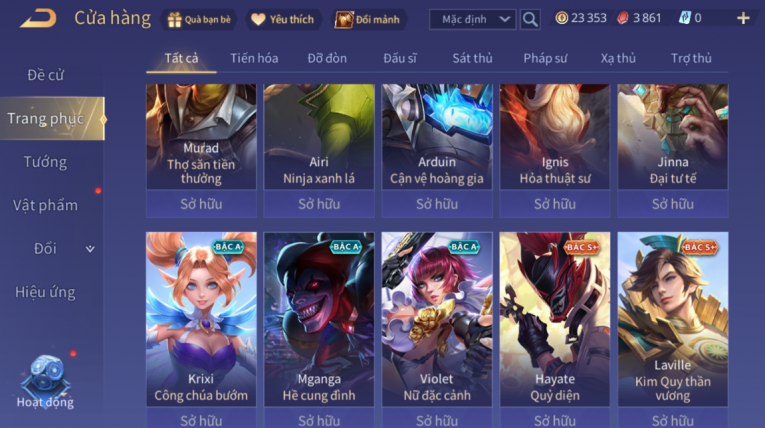Open the Yêu thích favorites list

pyautogui.click(x=282, y=19)
